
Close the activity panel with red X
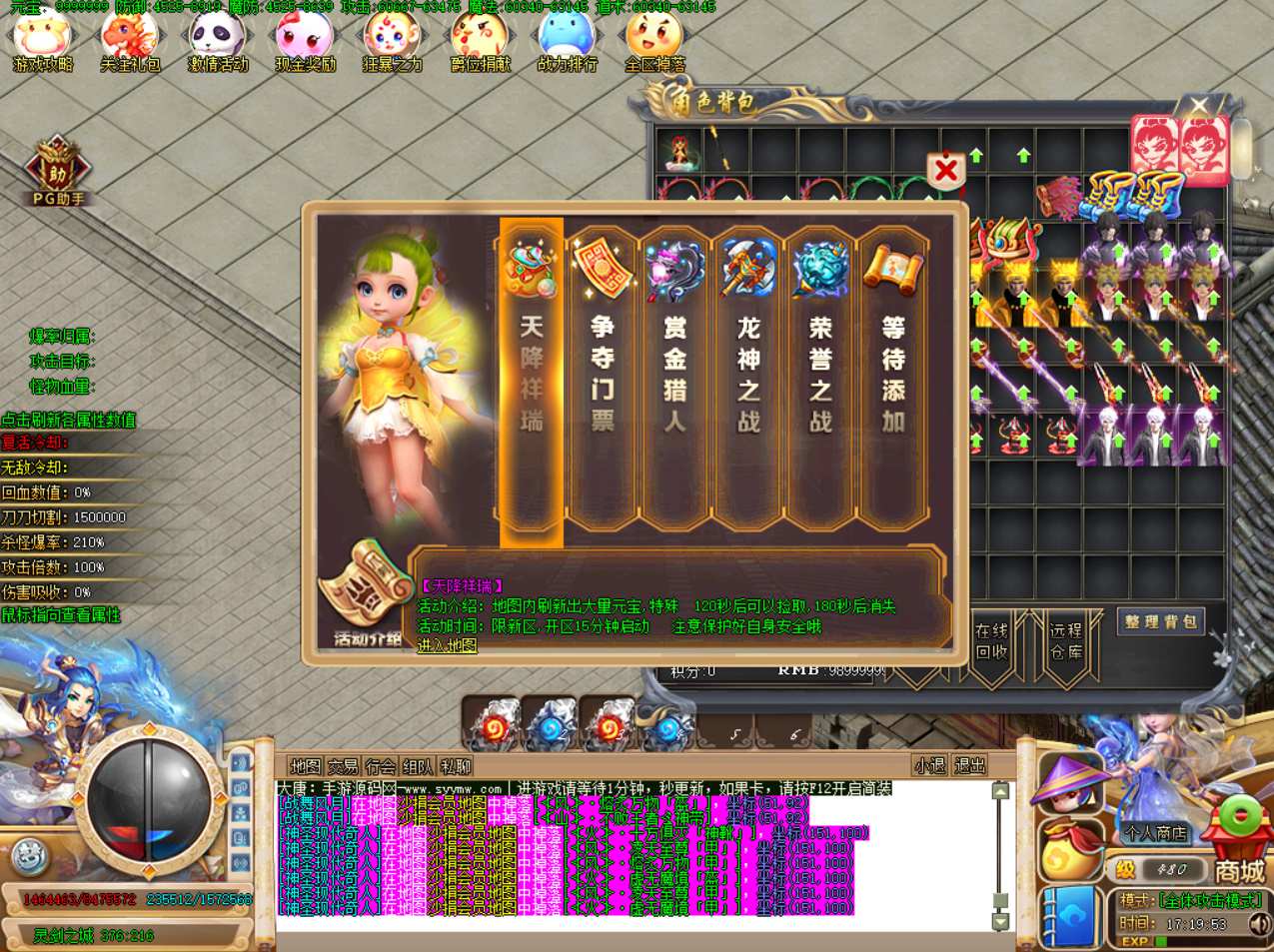pyautogui.click(x=945, y=172)
